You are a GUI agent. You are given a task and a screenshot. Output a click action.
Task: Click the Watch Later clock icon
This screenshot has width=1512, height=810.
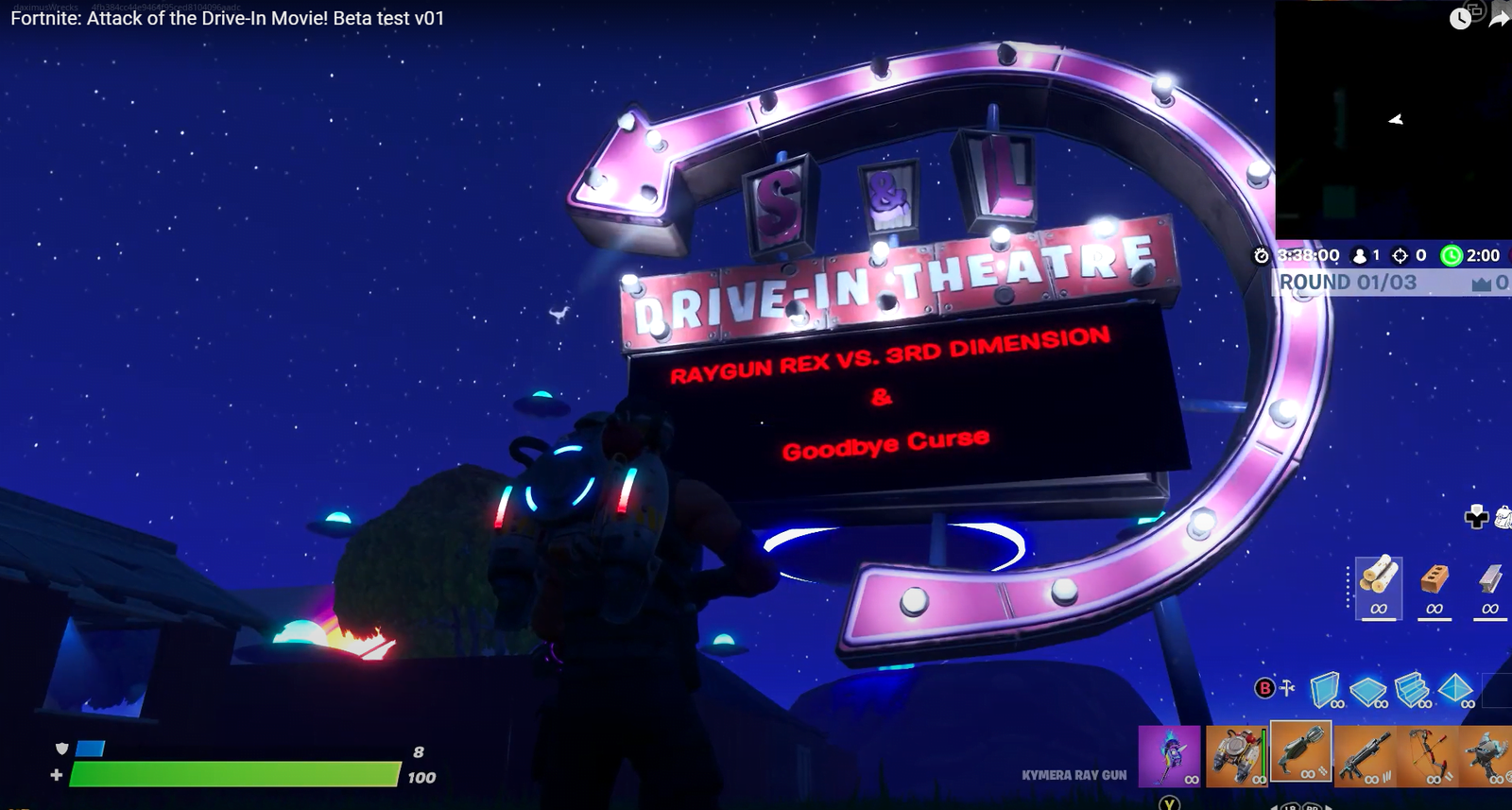pyautogui.click(x=1460, y=18)
